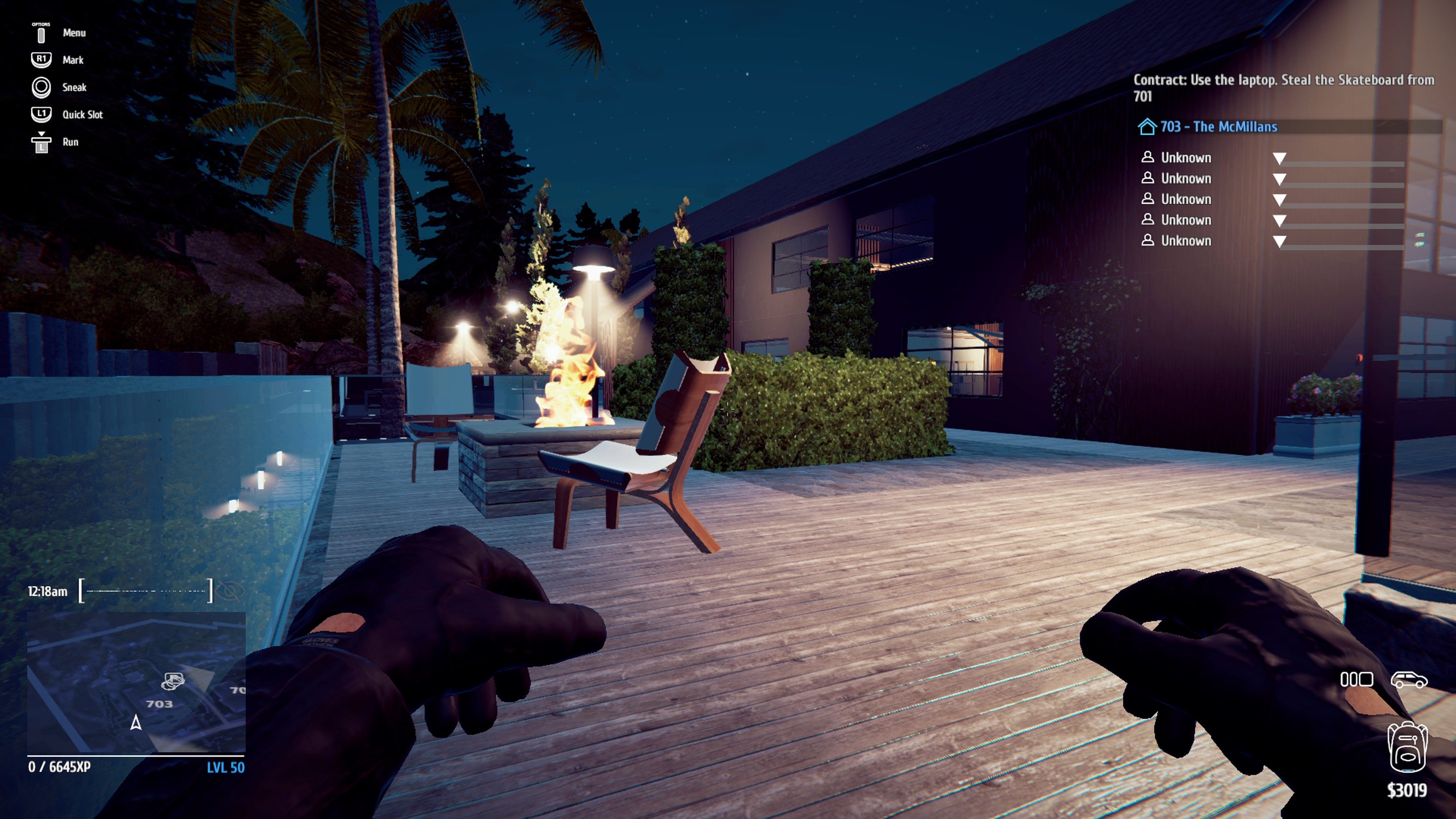Screen dimensions: 1456x819
Task: Toggle Sneak mode from the control hints
Action: [x=74, y=87]
